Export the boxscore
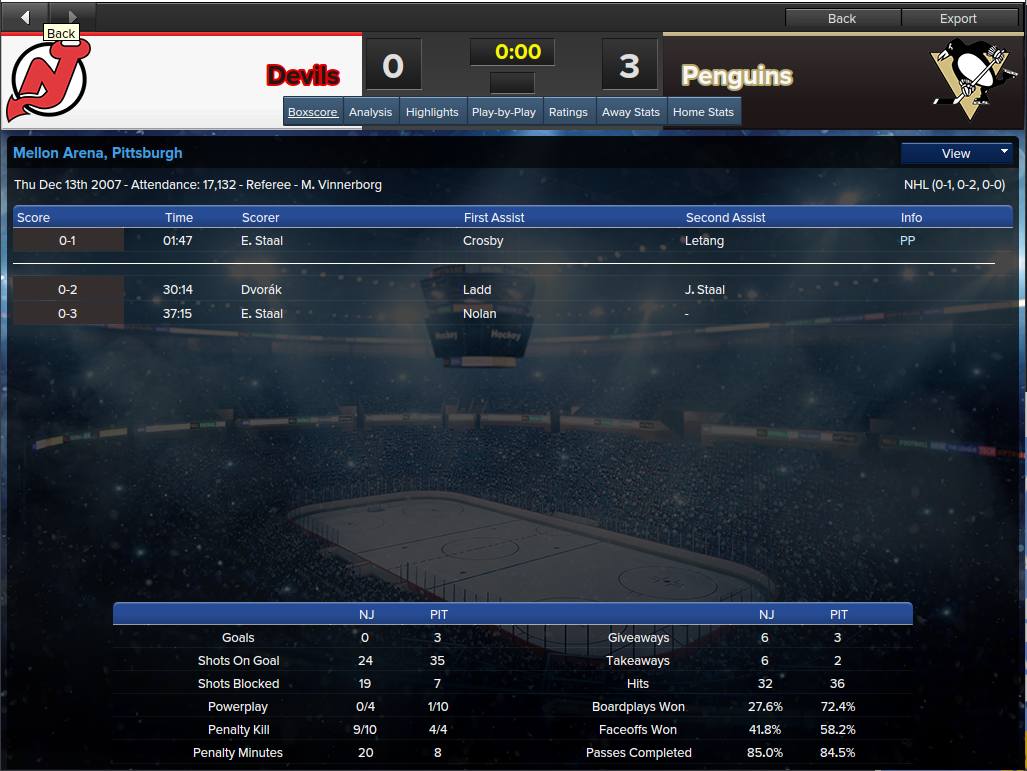 958,18
